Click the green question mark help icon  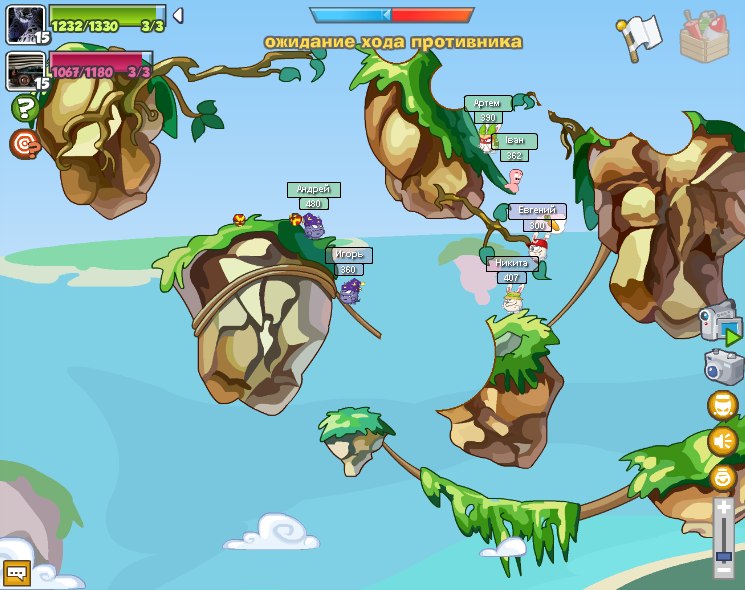pos(23,108)
